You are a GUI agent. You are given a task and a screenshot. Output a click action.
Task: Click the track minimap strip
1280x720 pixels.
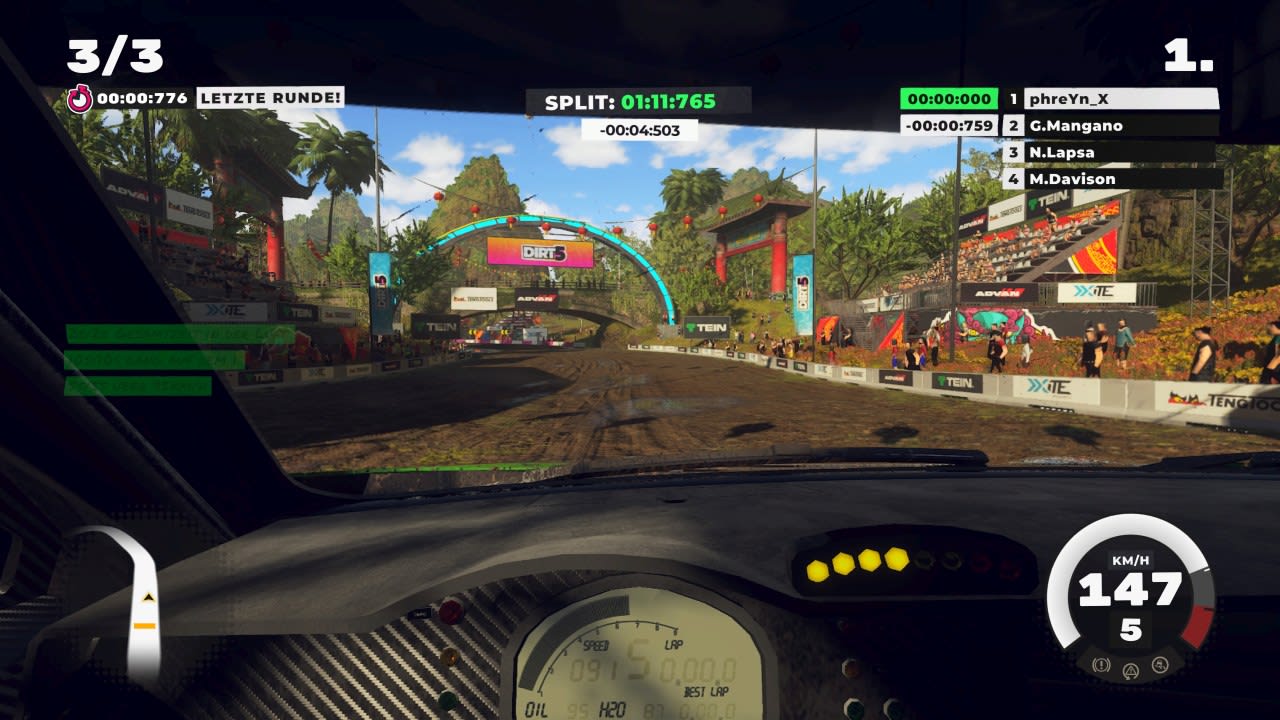[x=140, y=600]
